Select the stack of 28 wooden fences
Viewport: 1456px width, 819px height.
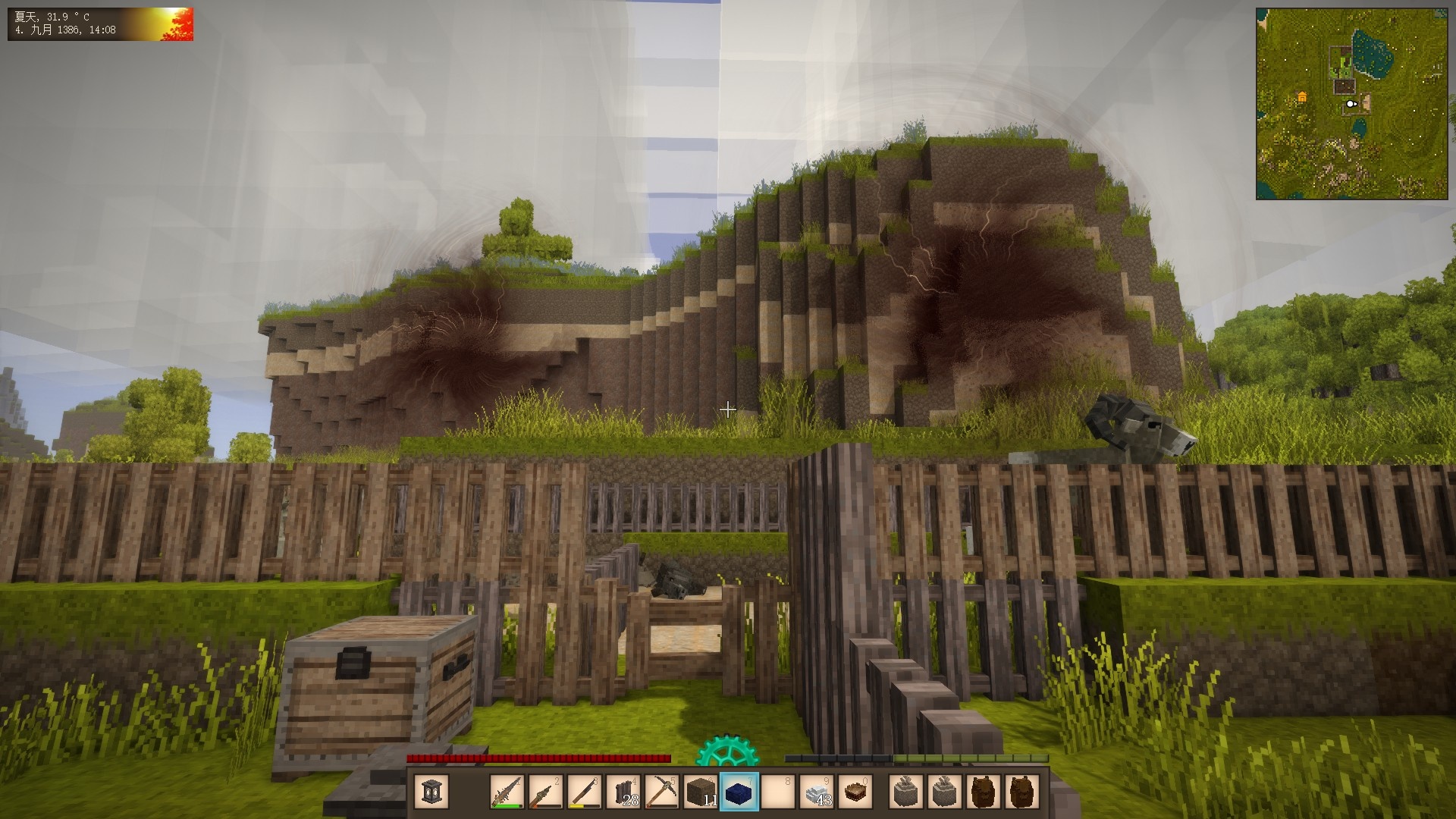(623, 792)
